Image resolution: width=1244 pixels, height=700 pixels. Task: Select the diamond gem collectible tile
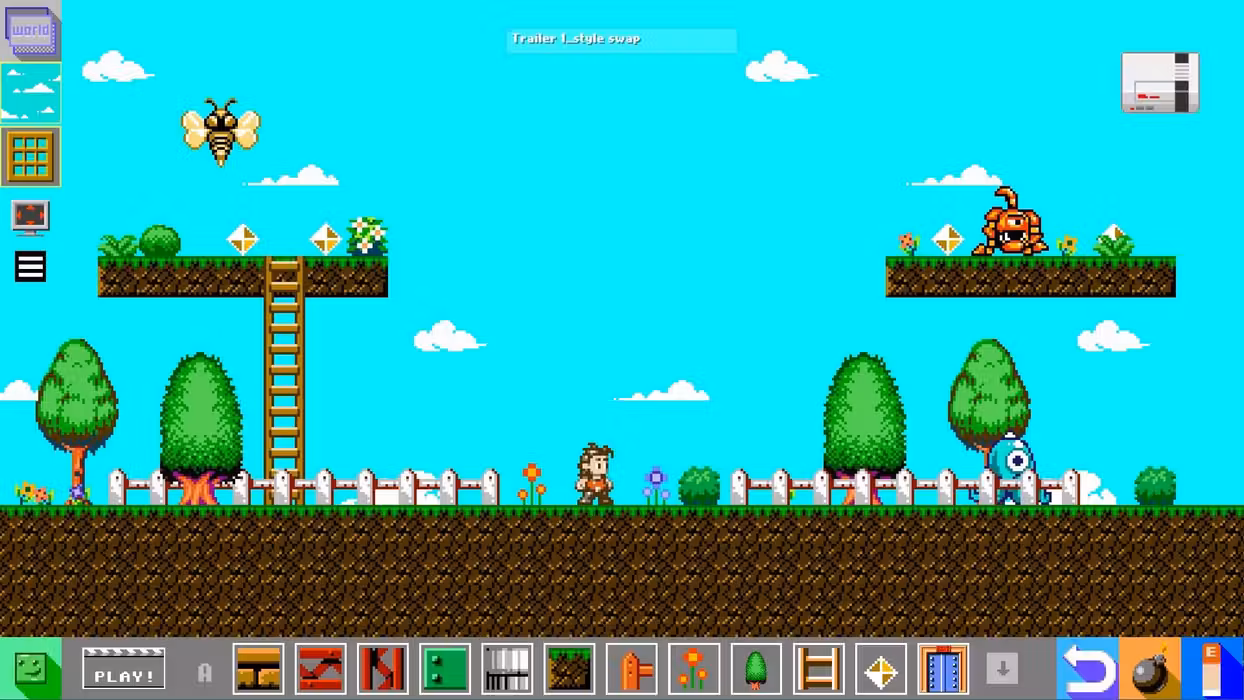(x=880, y=669)
